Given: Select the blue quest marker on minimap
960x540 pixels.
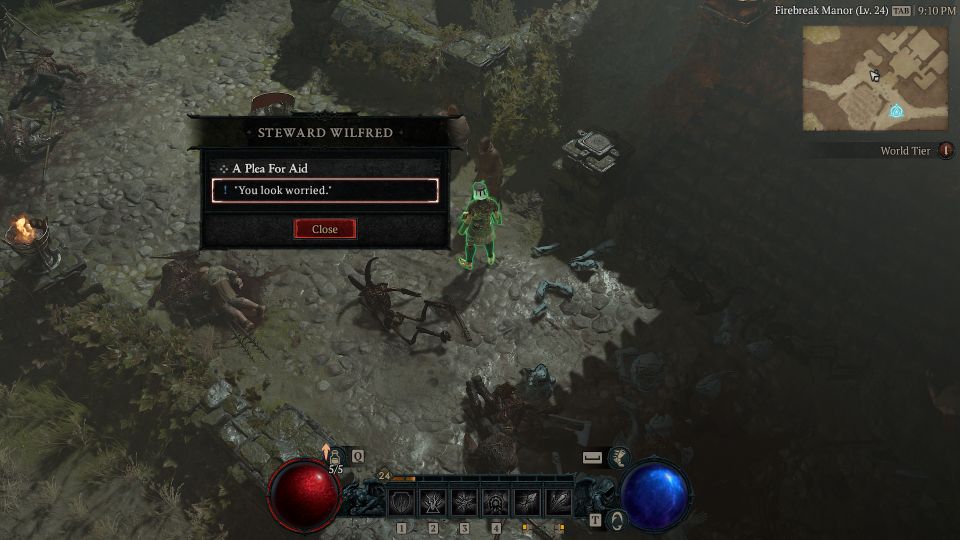Looking at the screenshot, I should [896, 111].
